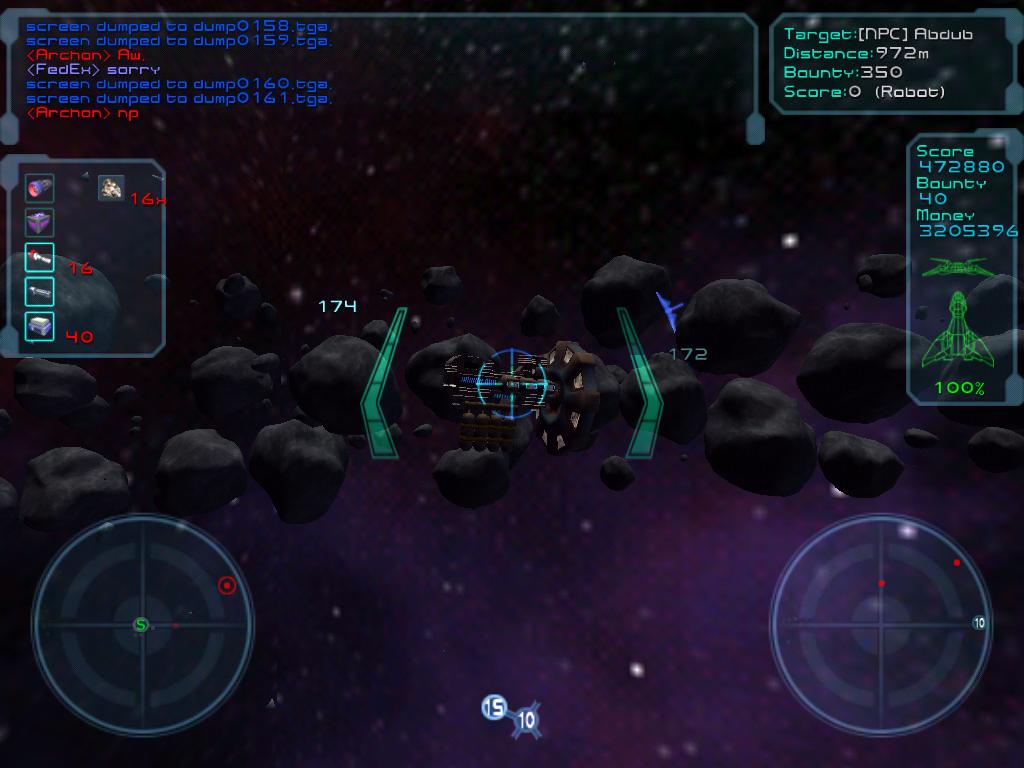Select the sector 10 wormhole node
1024x768 pixels.
click(x=526, y=719)
